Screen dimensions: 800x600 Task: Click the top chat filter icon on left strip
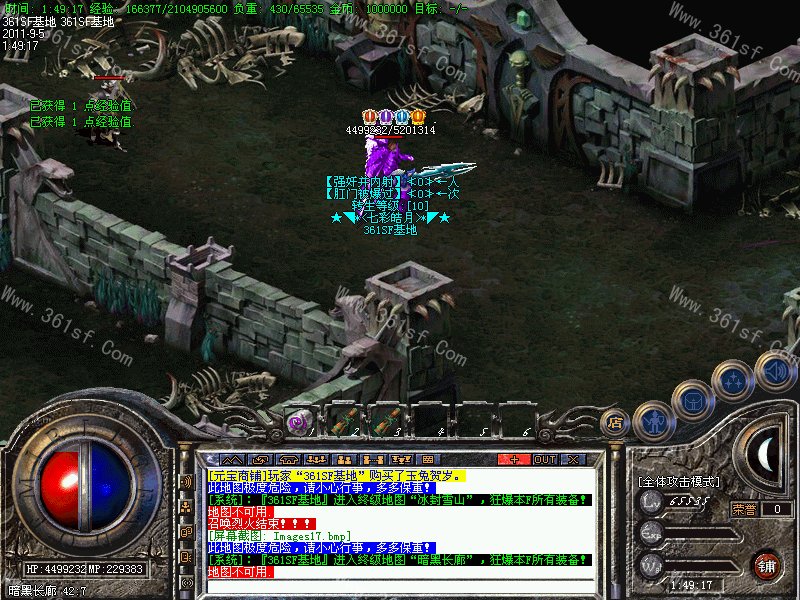click(x=185, y=481)
